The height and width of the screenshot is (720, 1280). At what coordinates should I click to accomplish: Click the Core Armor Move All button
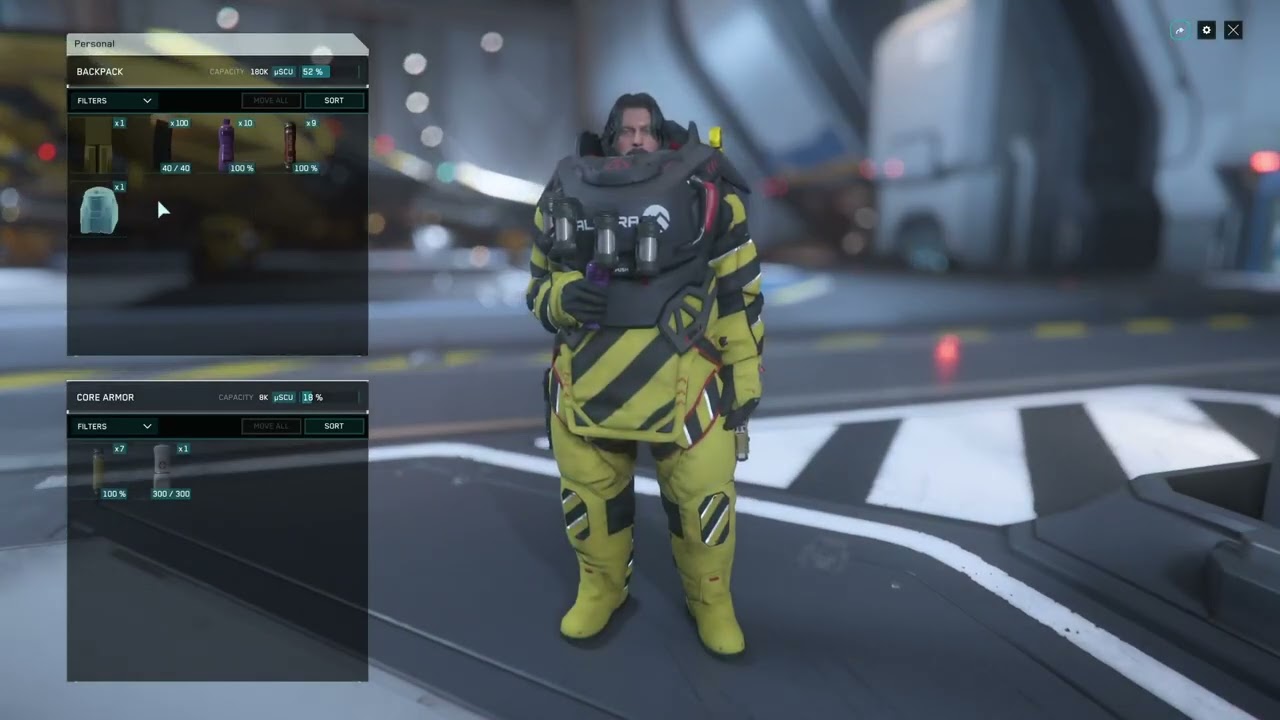coord(271,426)
